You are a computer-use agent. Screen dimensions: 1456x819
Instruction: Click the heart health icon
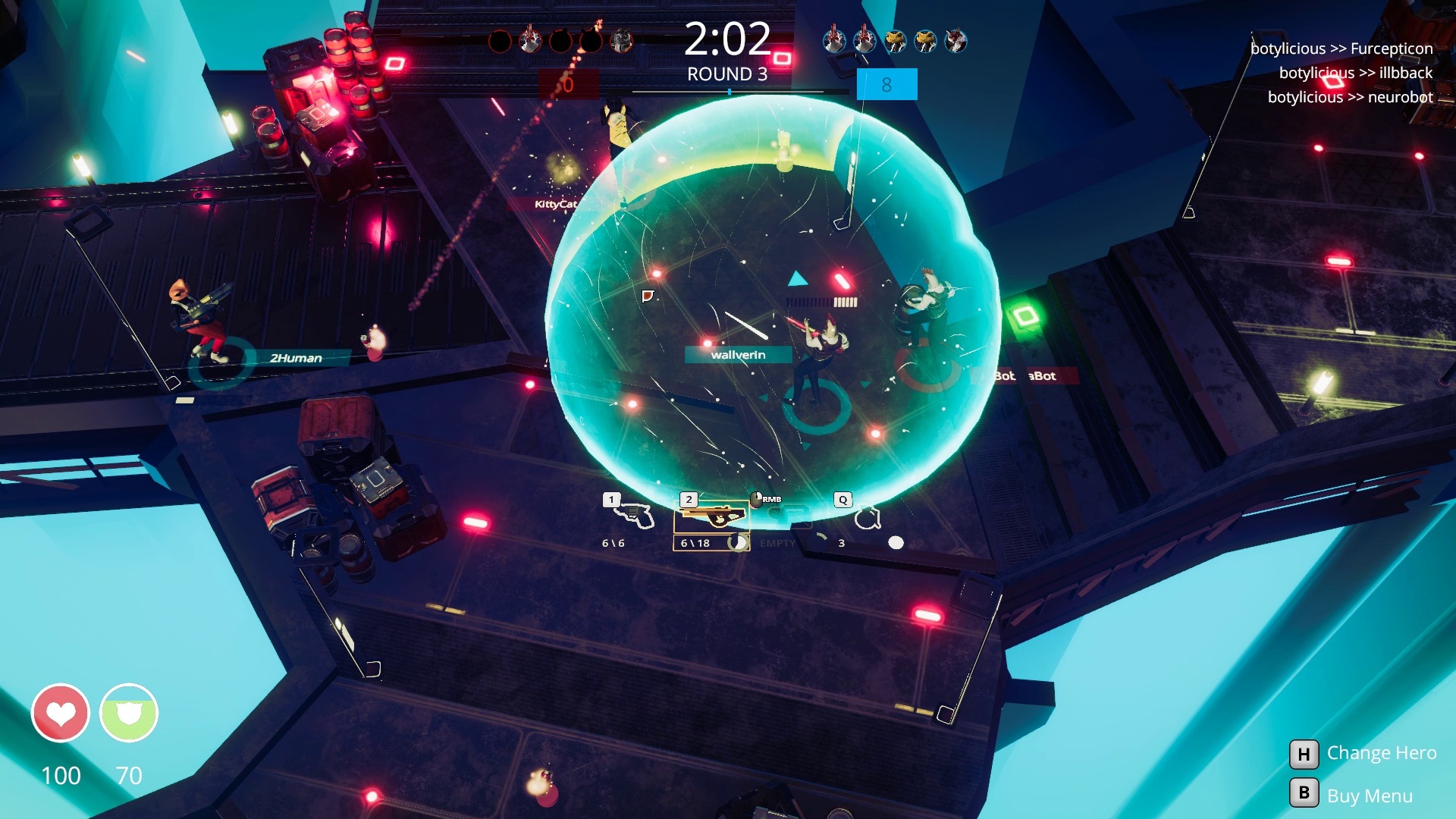coord(62,714)
